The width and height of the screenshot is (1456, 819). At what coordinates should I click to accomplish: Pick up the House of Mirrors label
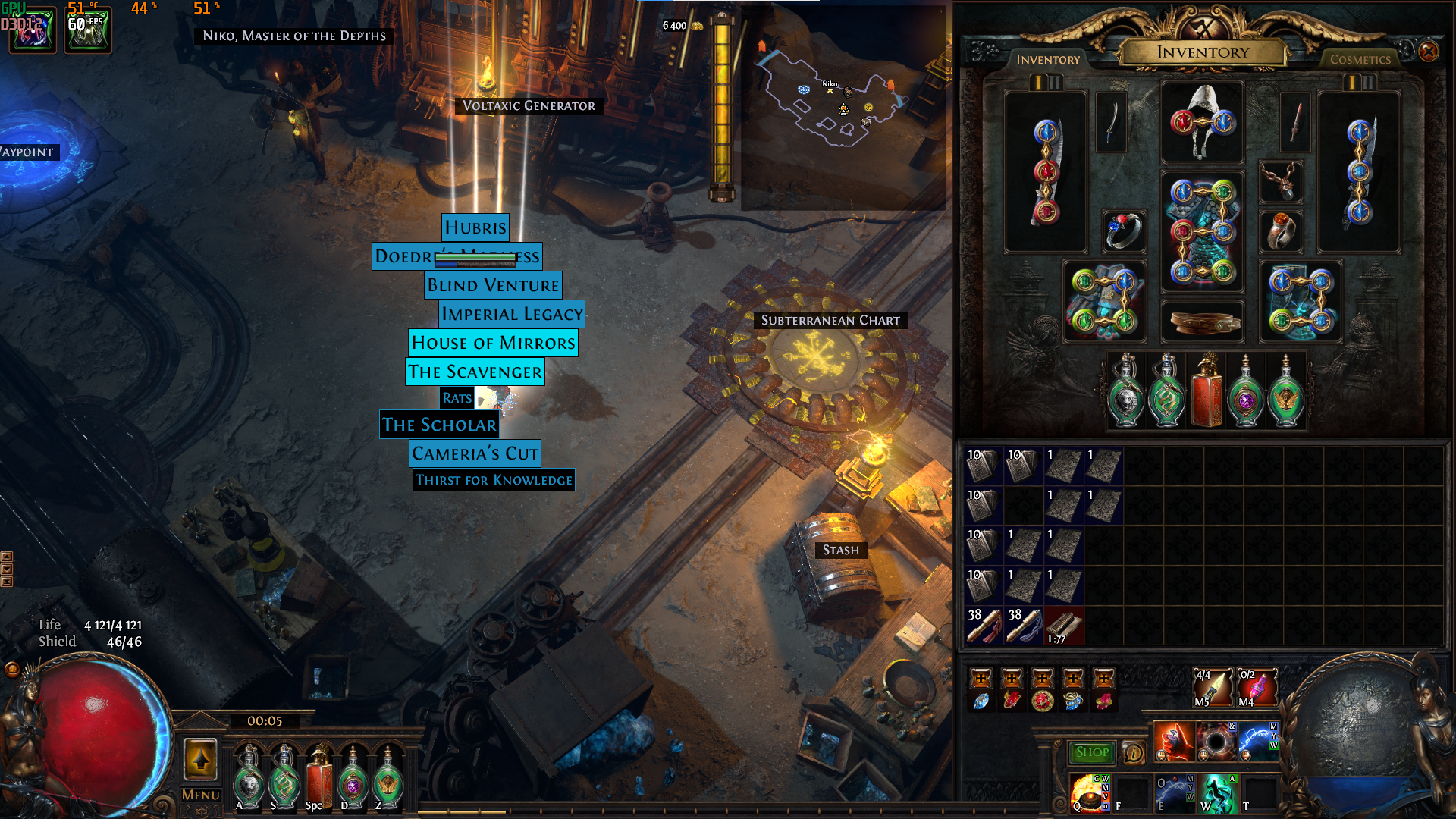pos(493,343)
